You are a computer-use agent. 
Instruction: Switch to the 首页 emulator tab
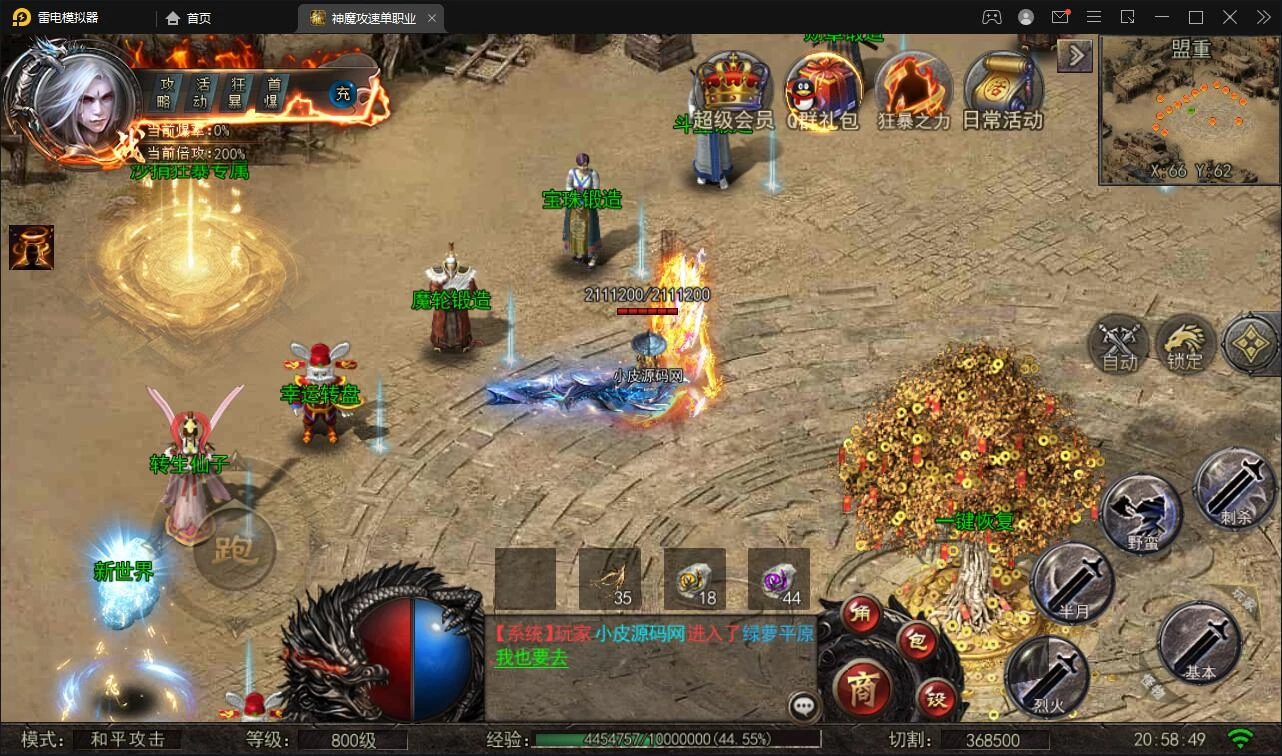coord(189,18)
